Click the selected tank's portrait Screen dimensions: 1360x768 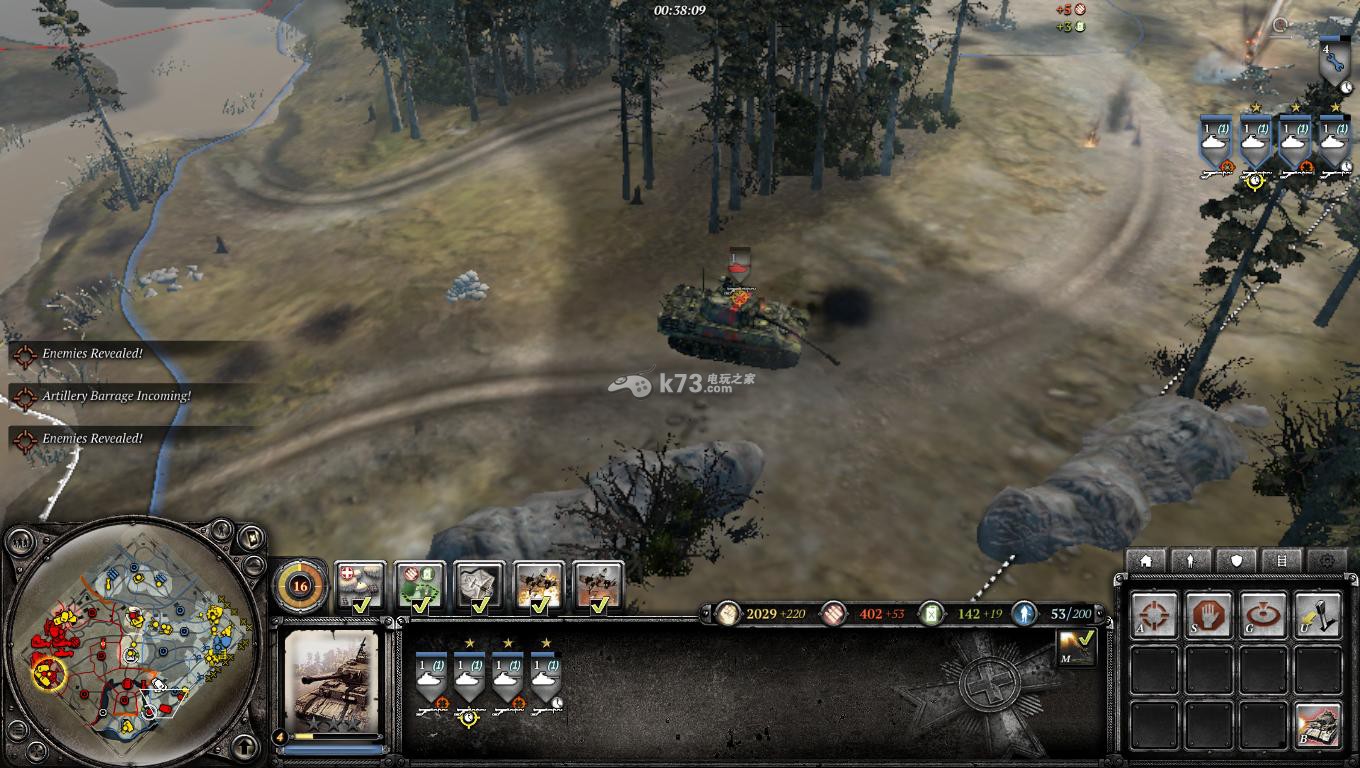pyautogui.click(x=332, y=679)
